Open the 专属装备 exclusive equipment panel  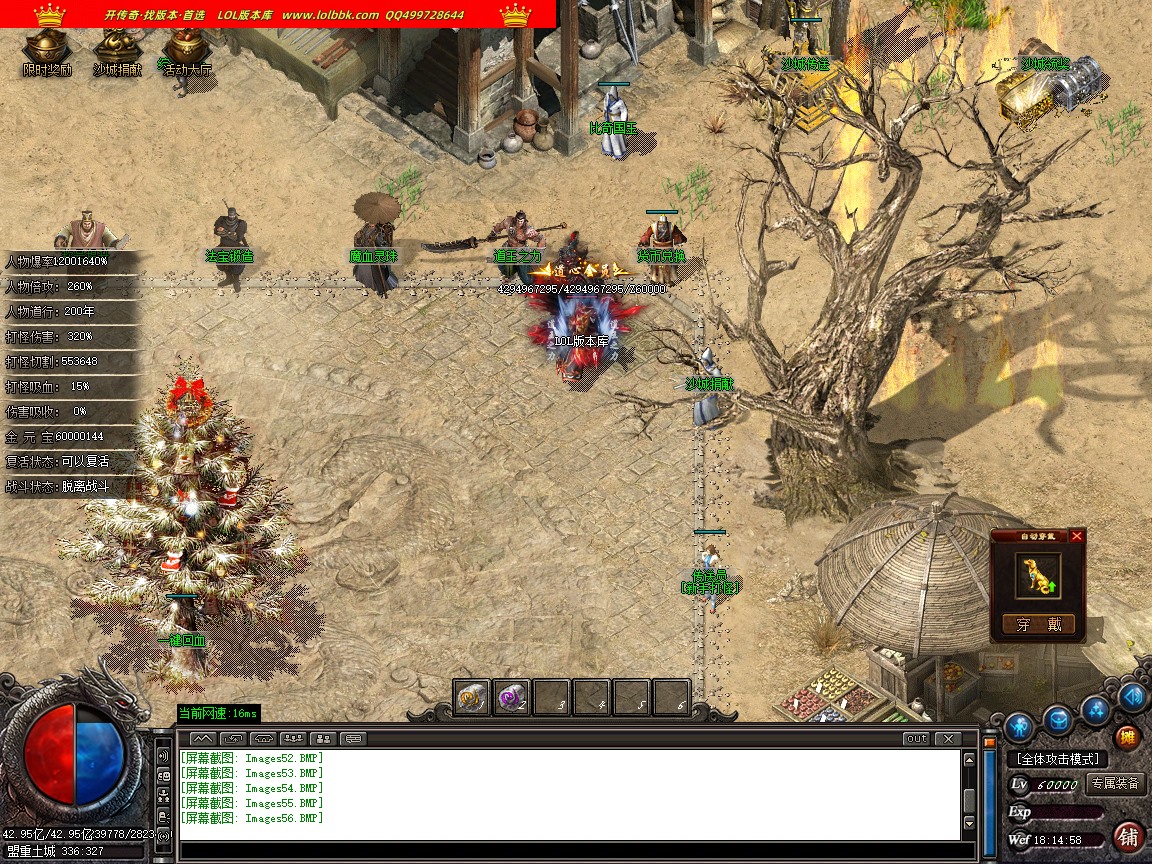(x=1116, y=784)
